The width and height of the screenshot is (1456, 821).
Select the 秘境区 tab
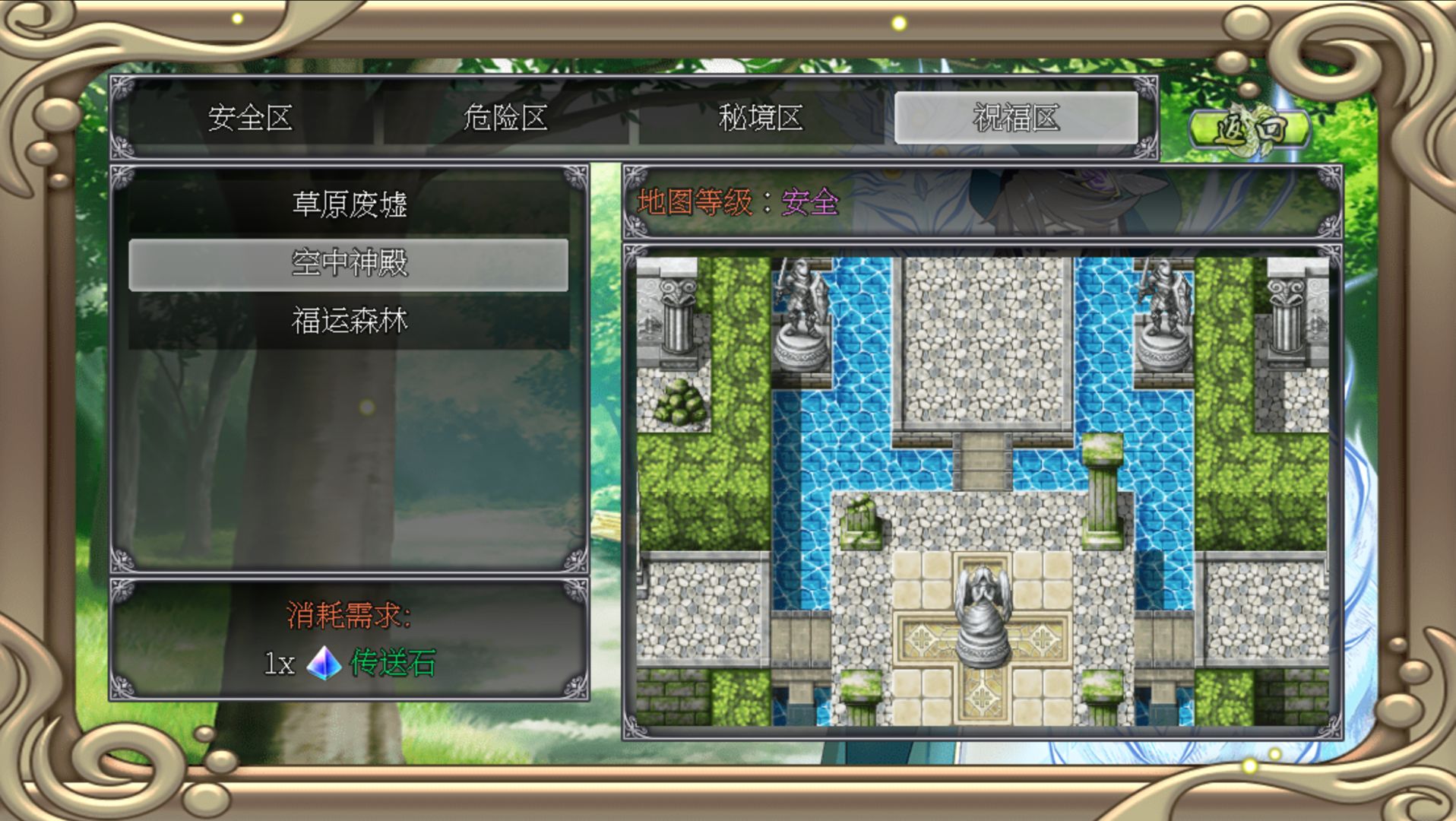[761, 118]
